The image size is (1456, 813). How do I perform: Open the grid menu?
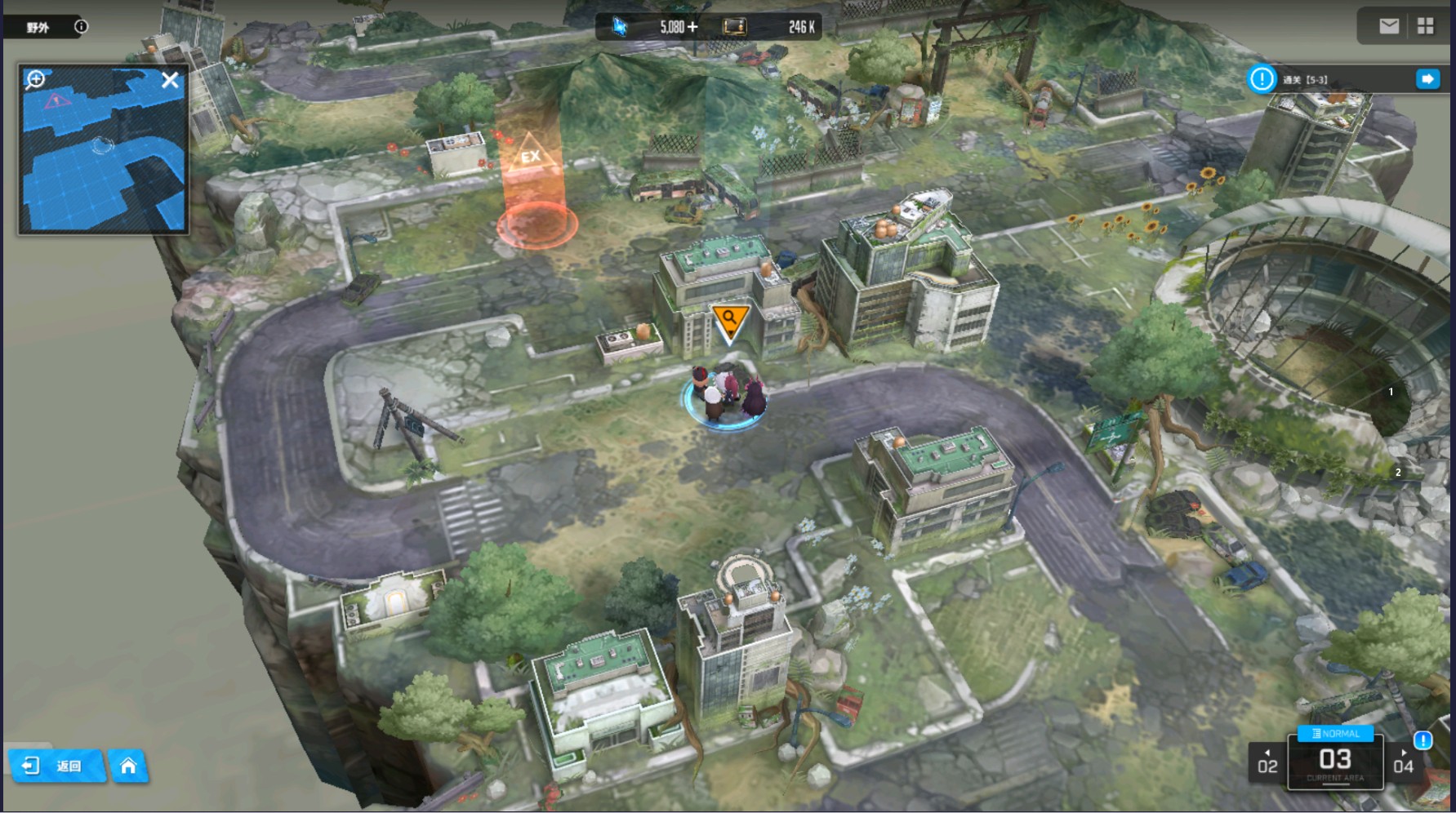[x=1425, y=26]
